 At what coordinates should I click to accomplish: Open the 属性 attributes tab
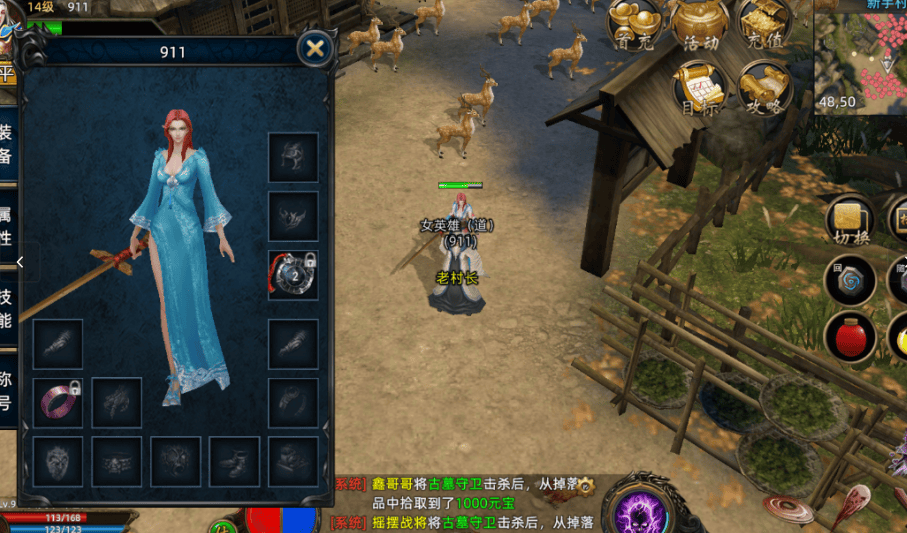pyautogui.click(x=6, y=227)
